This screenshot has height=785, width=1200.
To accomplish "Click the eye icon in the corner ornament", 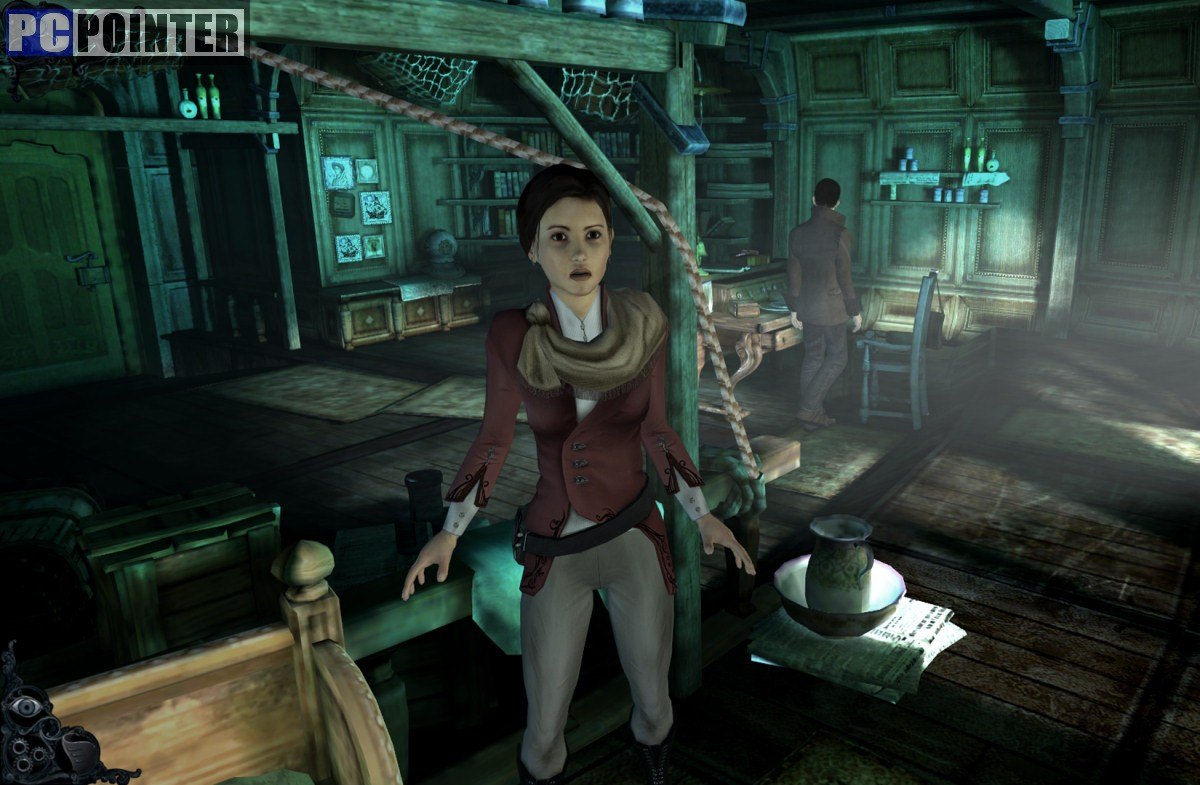I will click(27, 708).
